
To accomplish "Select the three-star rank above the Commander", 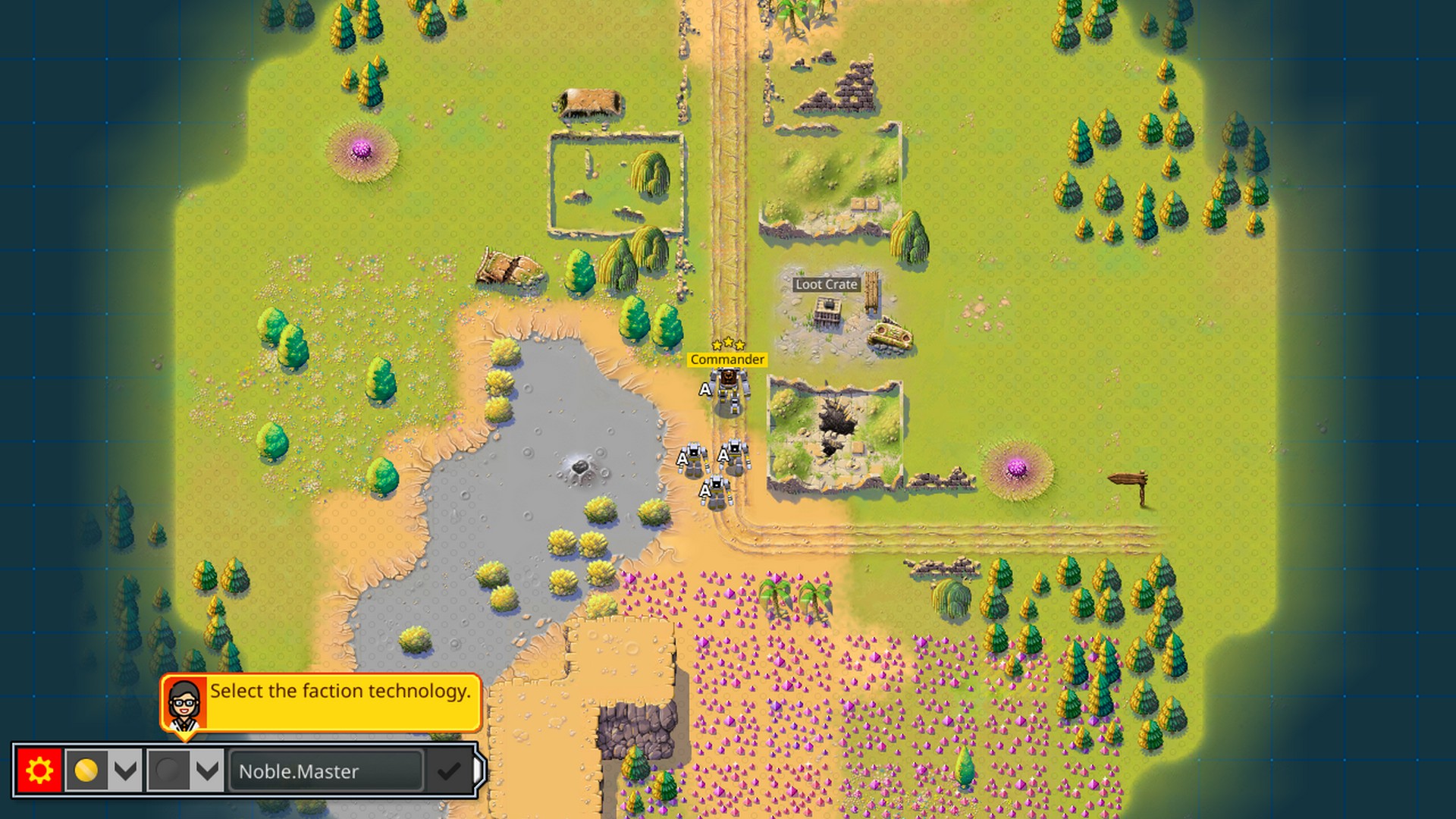I will (727, 343).
